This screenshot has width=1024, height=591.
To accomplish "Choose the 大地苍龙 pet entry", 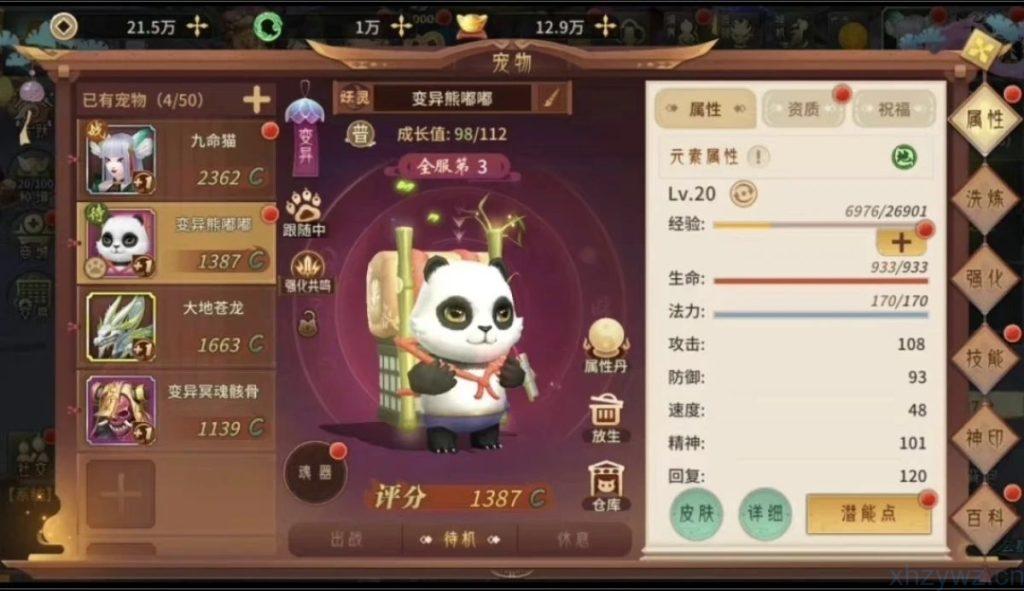I will (x=176, y=327).
